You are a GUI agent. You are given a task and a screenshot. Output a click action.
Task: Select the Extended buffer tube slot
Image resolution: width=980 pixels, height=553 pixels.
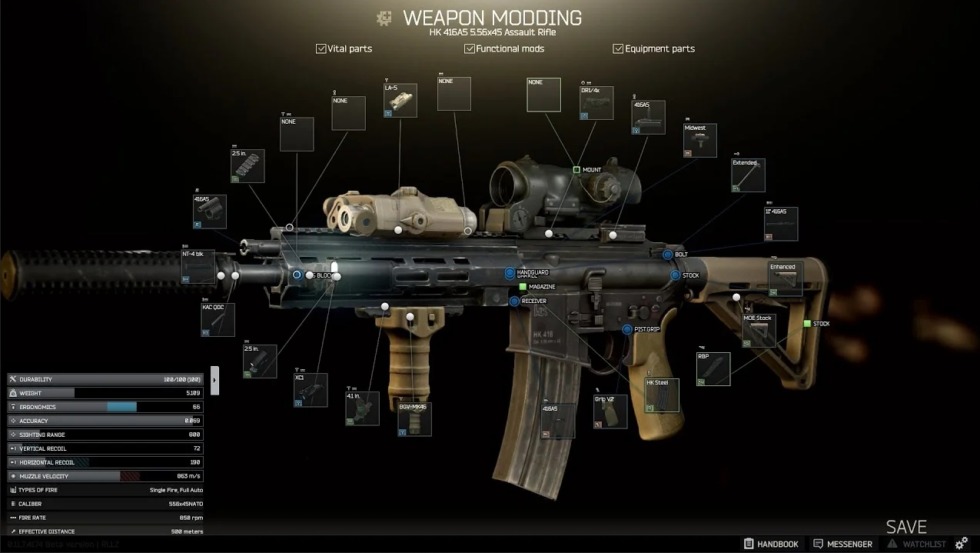pyautogui.click(x=748, y=175)
